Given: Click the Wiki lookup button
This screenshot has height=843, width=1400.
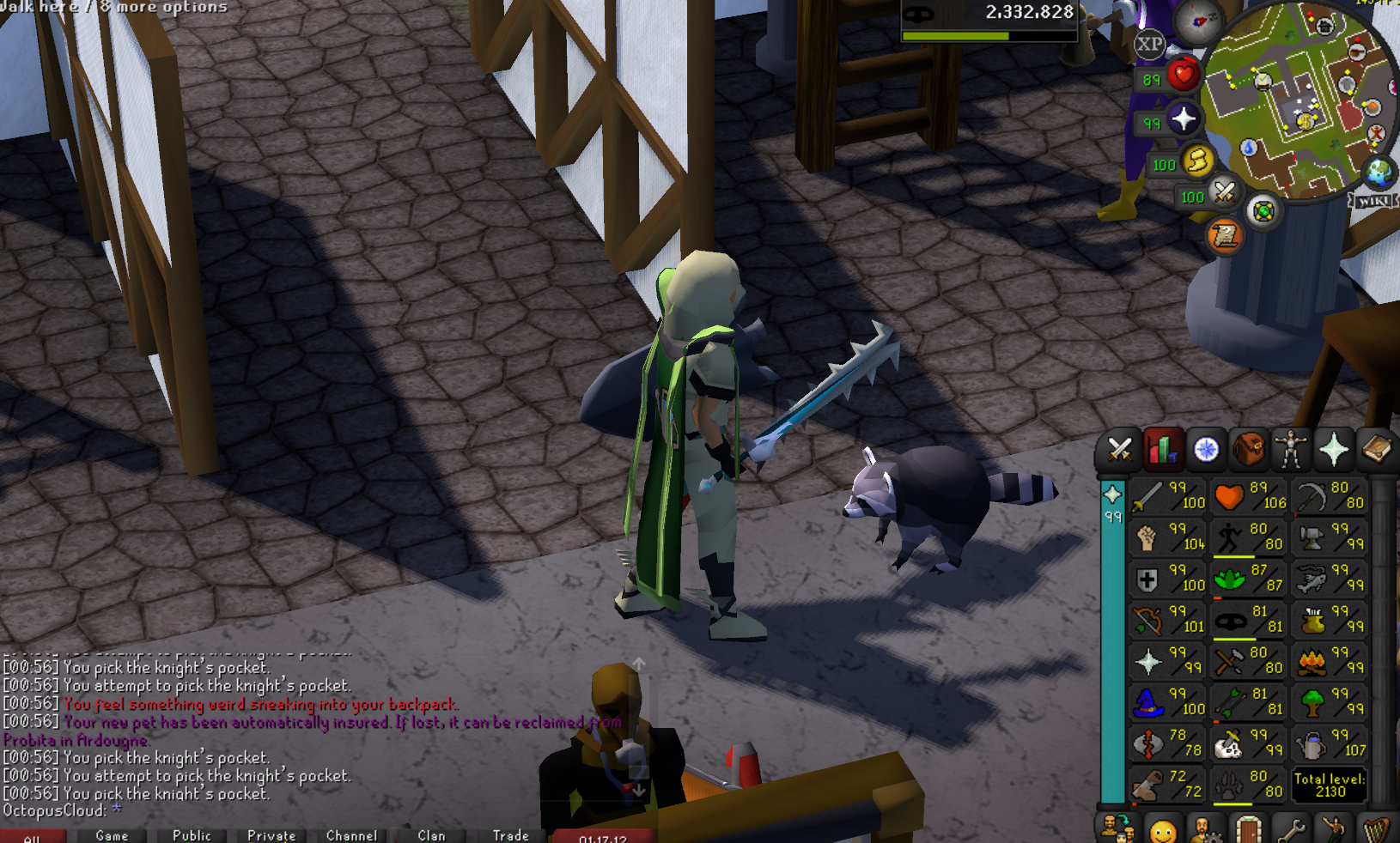Looking at the screenshot, I should tap(1373, 200).
